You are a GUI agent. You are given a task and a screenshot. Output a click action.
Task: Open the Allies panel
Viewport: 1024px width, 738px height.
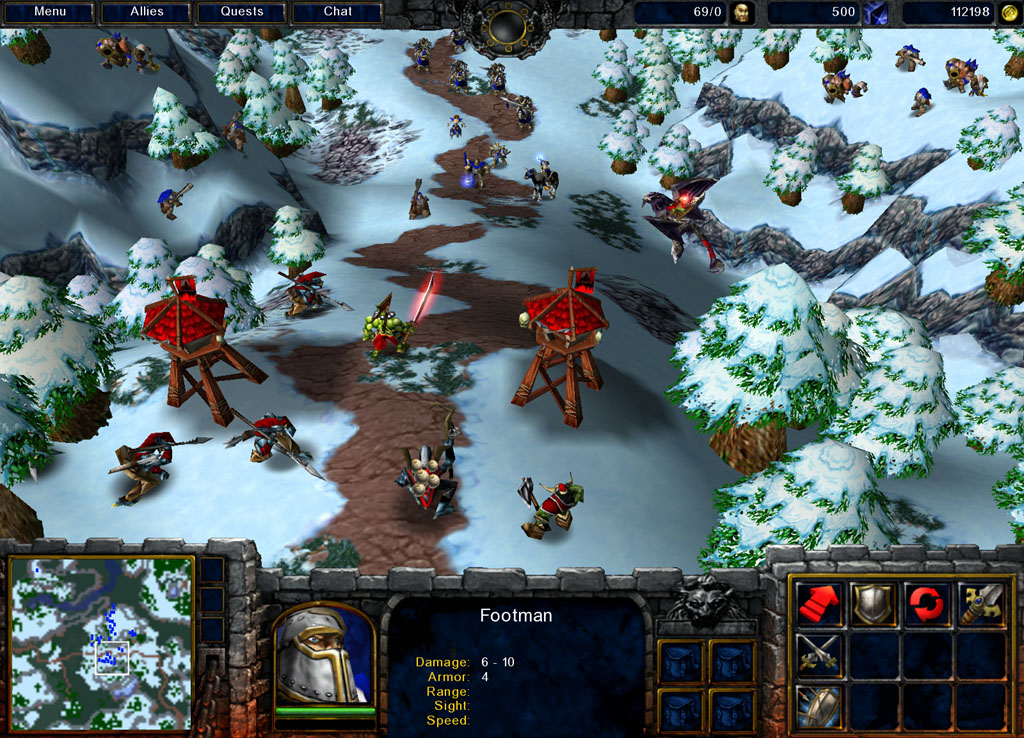pyautogui.click(x=146, y=12)
